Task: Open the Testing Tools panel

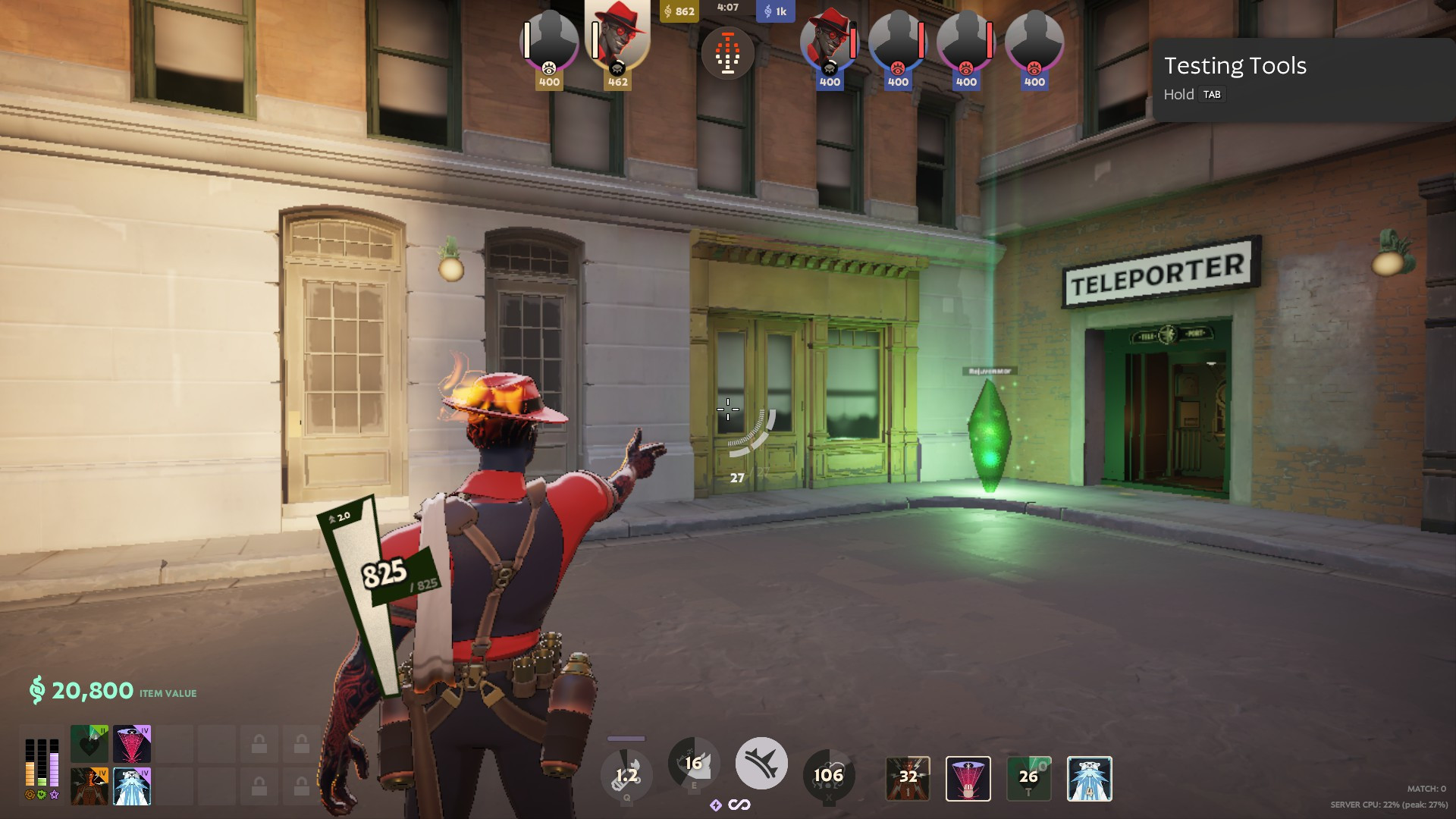Action: coord(1236,66)
